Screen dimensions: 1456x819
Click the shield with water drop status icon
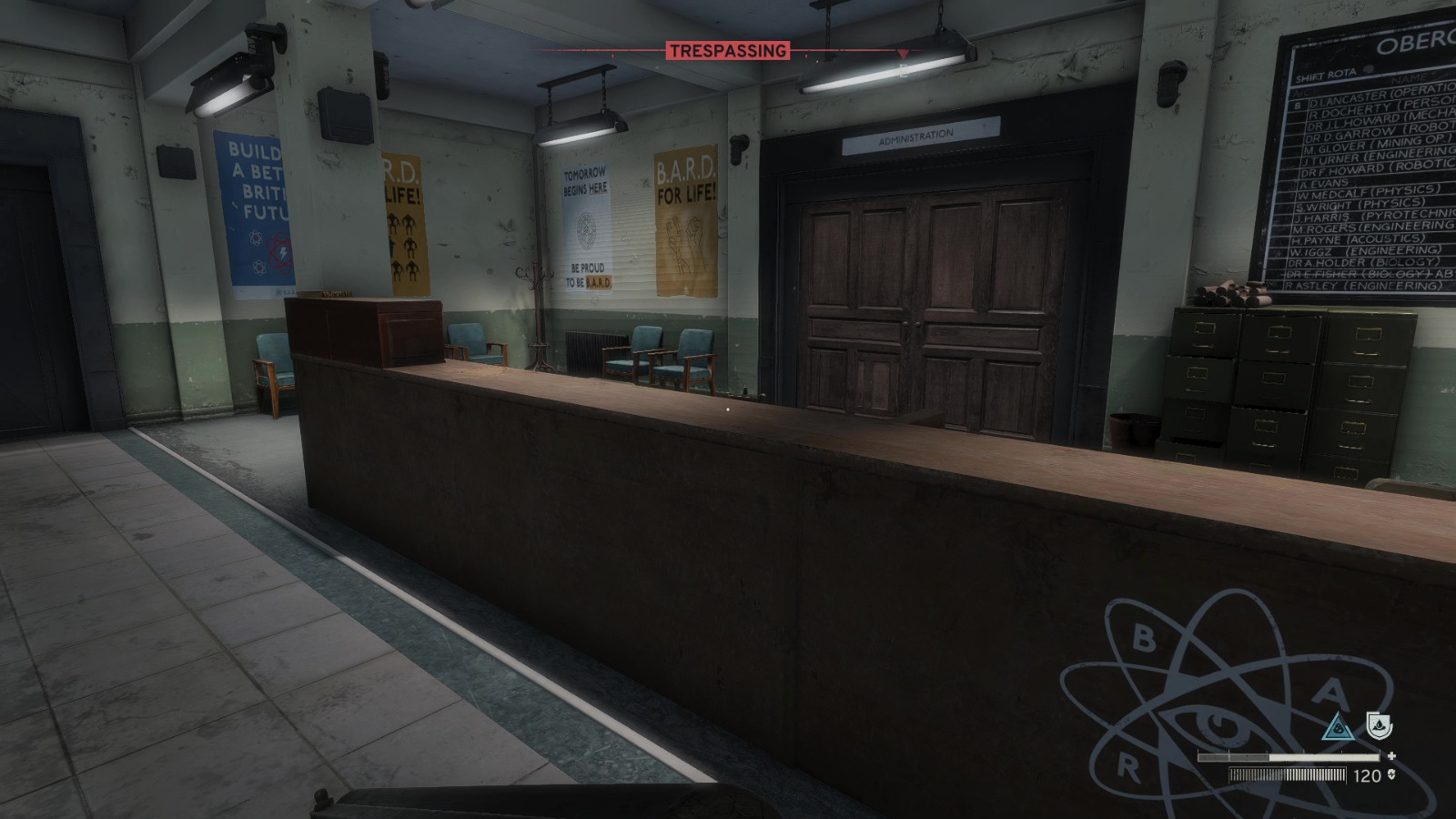click(1380, 725)
